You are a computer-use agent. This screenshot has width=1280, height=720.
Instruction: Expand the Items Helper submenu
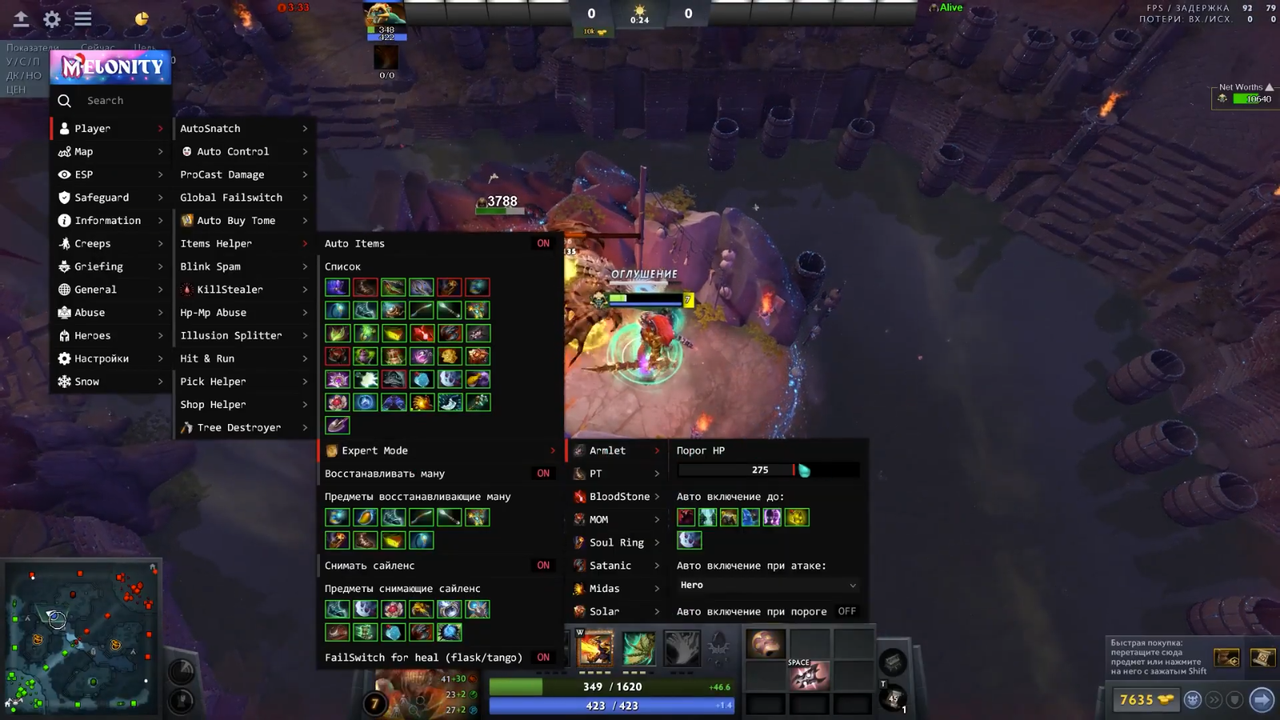click(x=216, y=243)
